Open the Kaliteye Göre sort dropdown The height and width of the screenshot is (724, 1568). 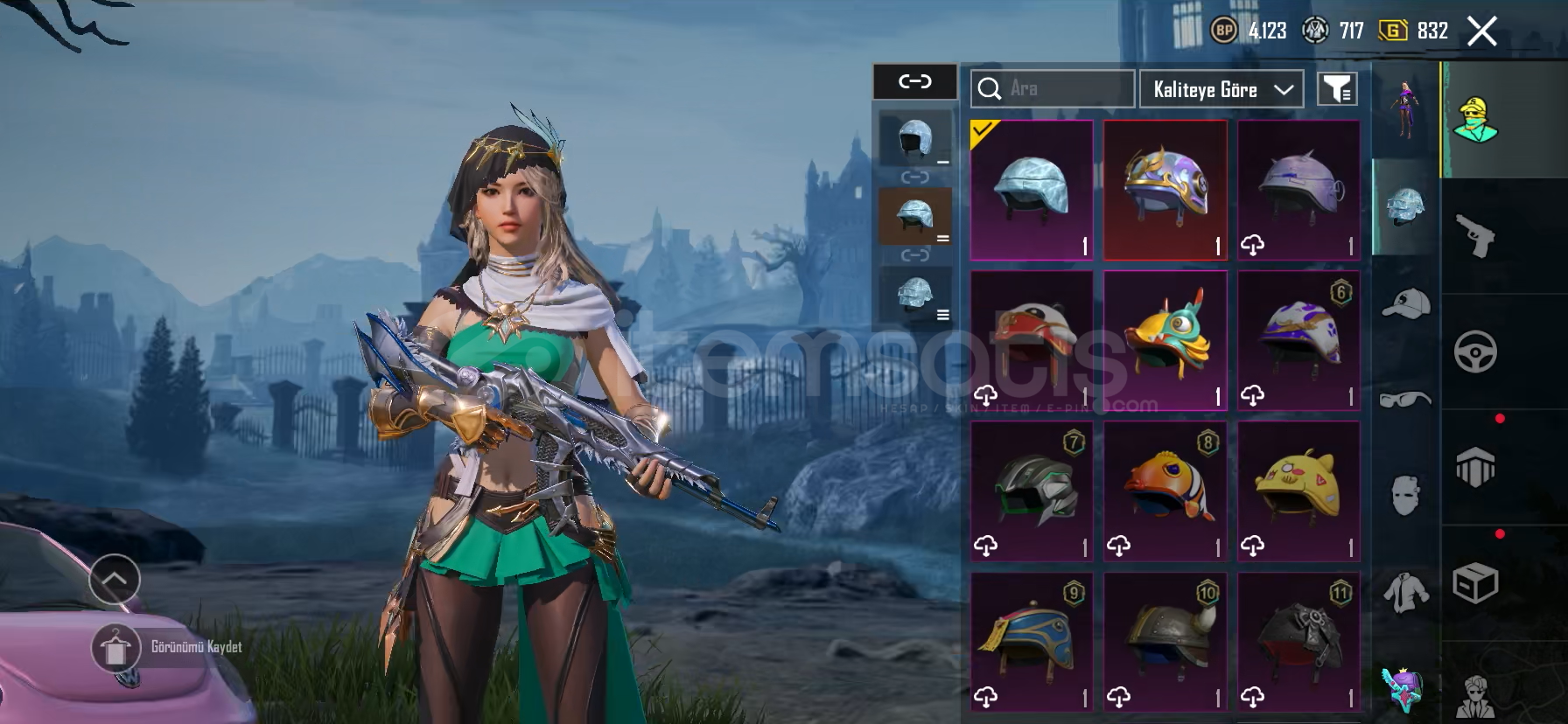coord(1221,89)
